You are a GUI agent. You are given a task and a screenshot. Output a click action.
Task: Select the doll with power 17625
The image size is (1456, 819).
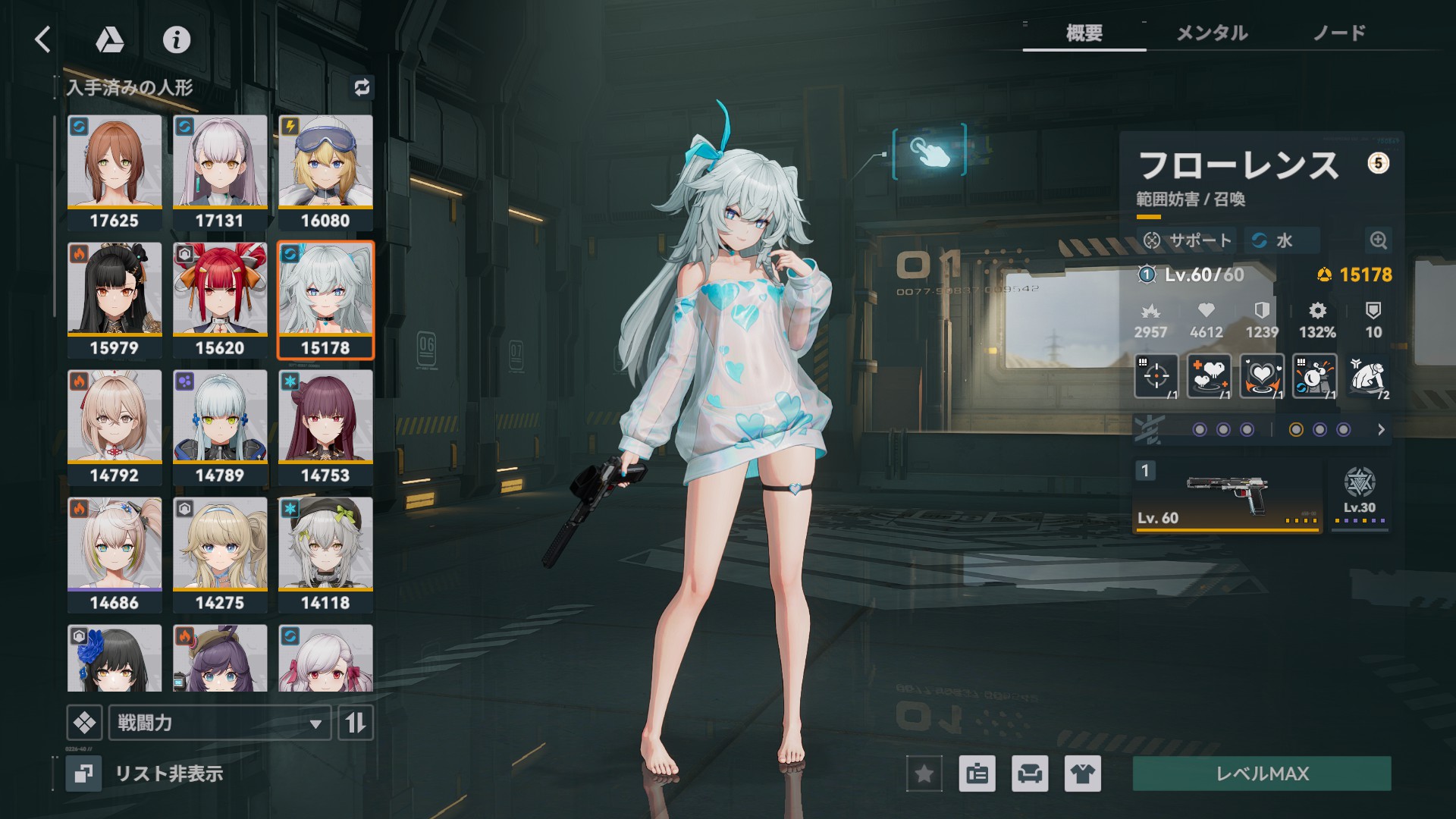click(x=115, y=172)
